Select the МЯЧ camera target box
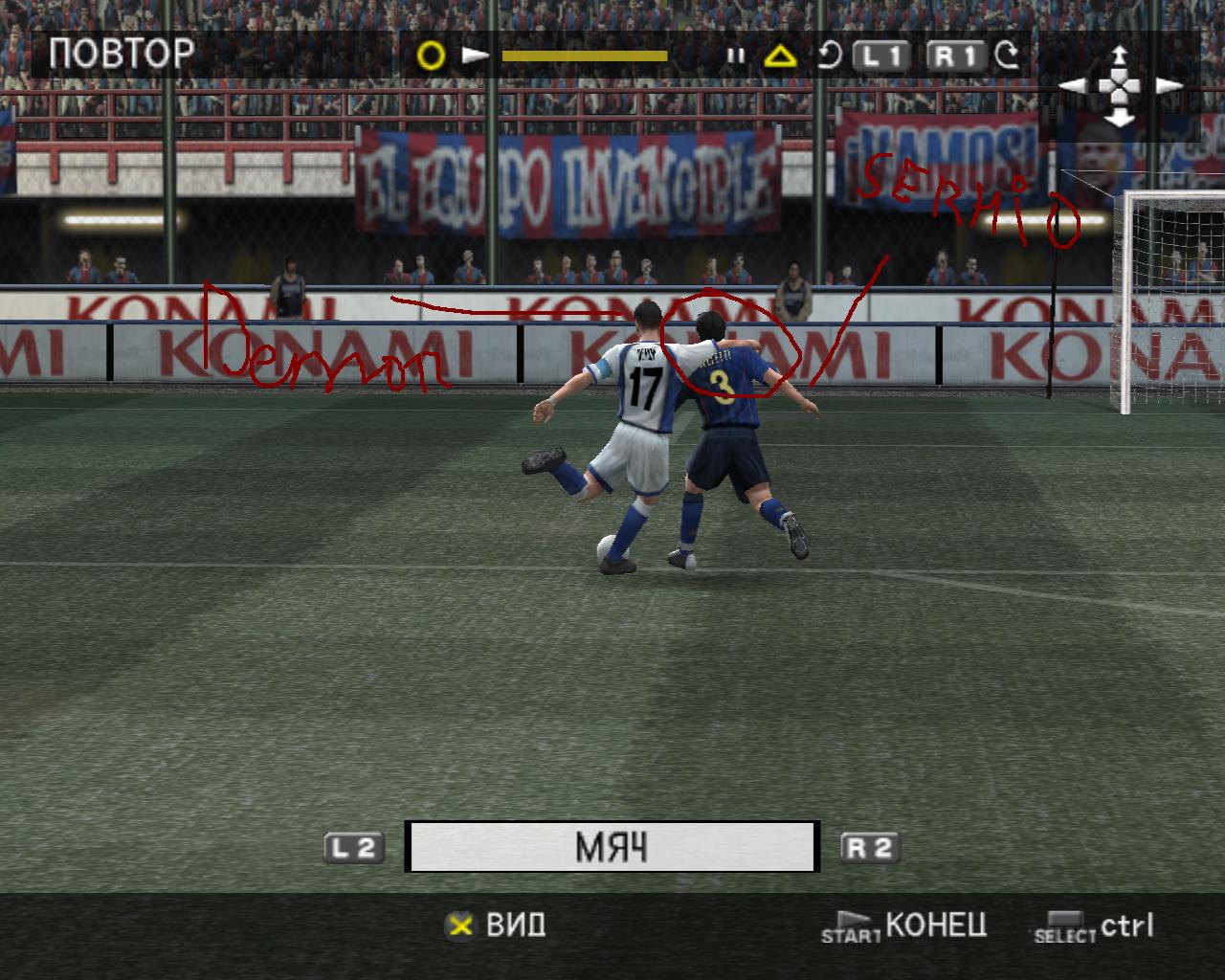 pos(612,847)
